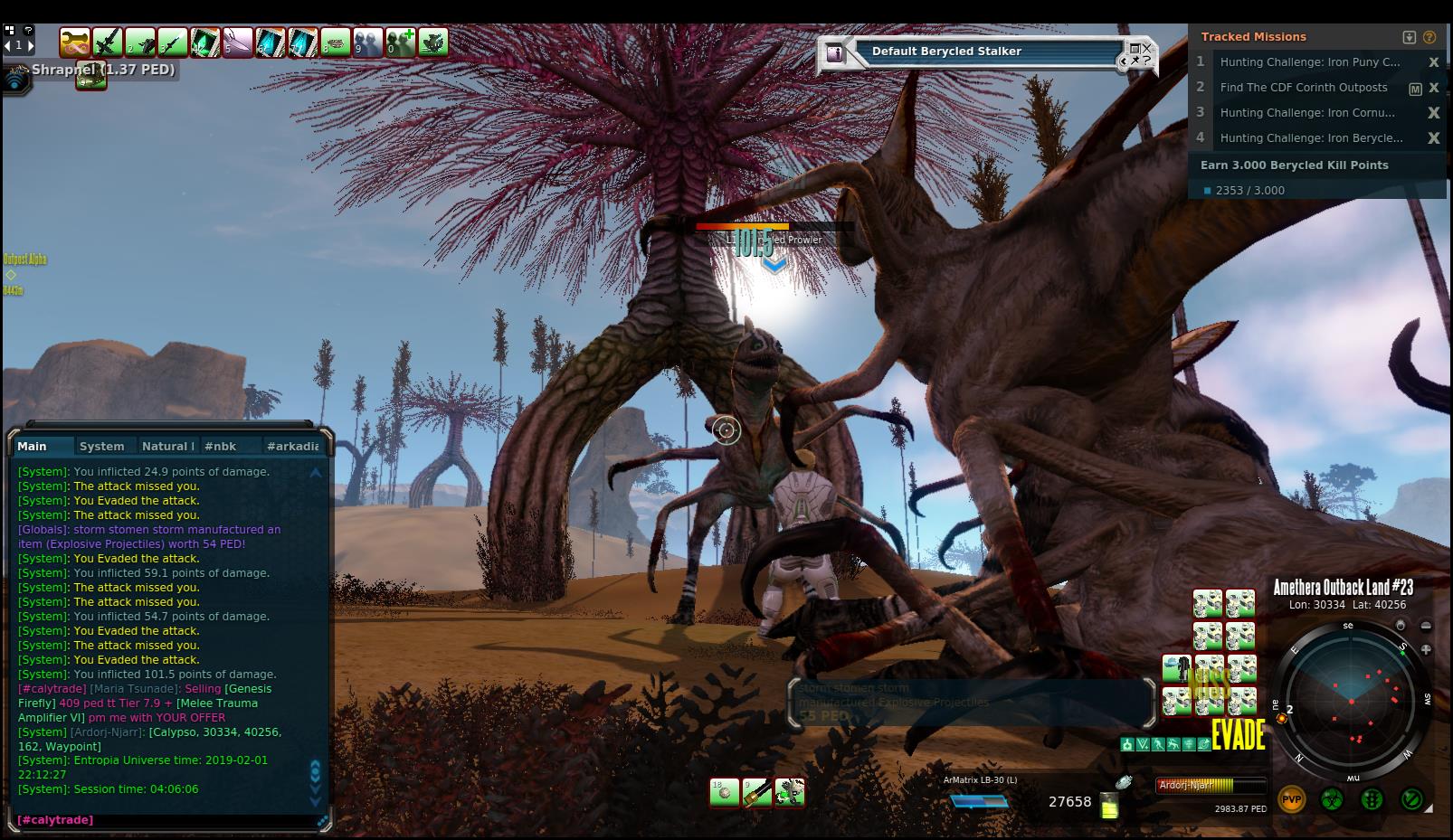Screen dimensions: 1453x840
Task: Close the Default Berycled Stalker target panel
Action: pyautogui.click(x=1146, y=48)
